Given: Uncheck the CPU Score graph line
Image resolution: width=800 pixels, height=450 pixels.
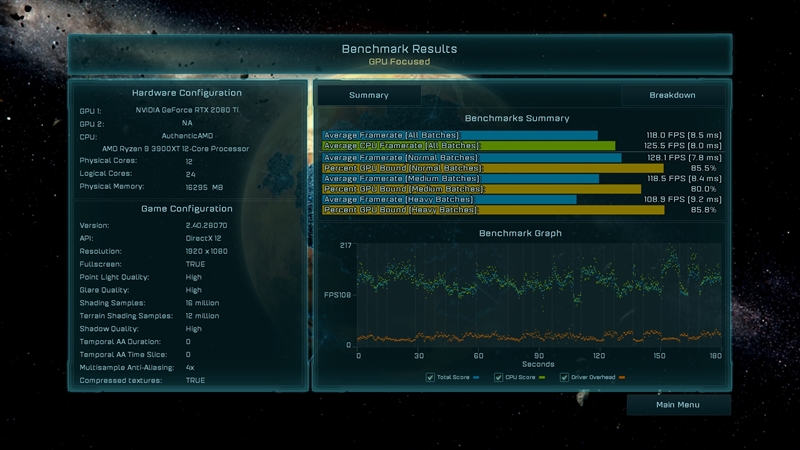Looking at the screenshot, I should 501,377.
